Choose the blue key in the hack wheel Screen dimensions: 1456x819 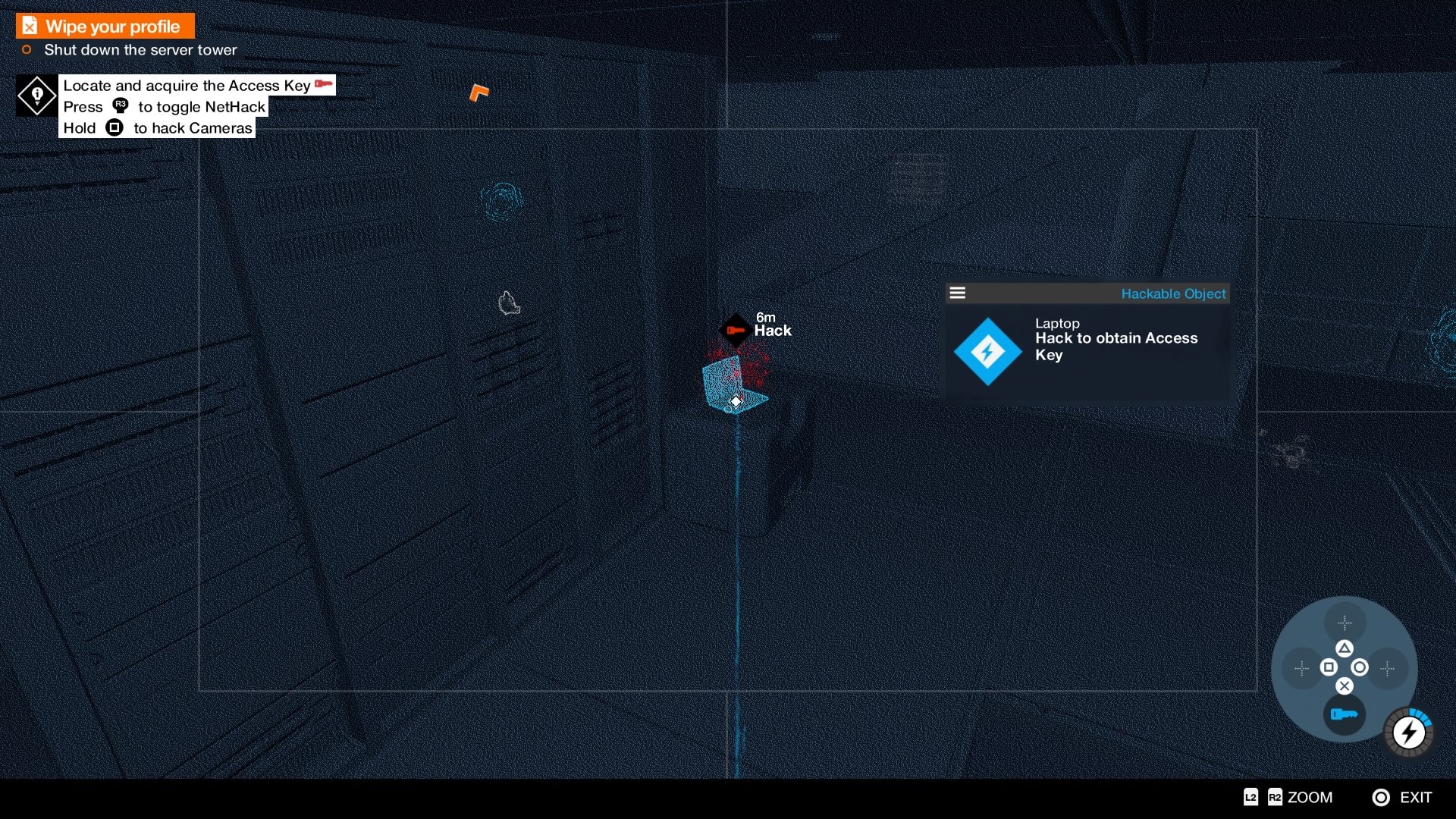click(x=1344, y=714)
